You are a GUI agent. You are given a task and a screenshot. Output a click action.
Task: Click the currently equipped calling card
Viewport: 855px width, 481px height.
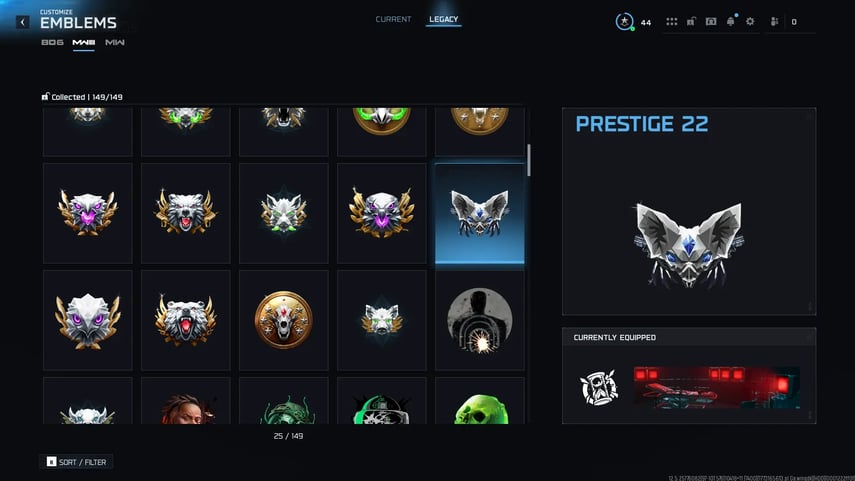(716, 388)
